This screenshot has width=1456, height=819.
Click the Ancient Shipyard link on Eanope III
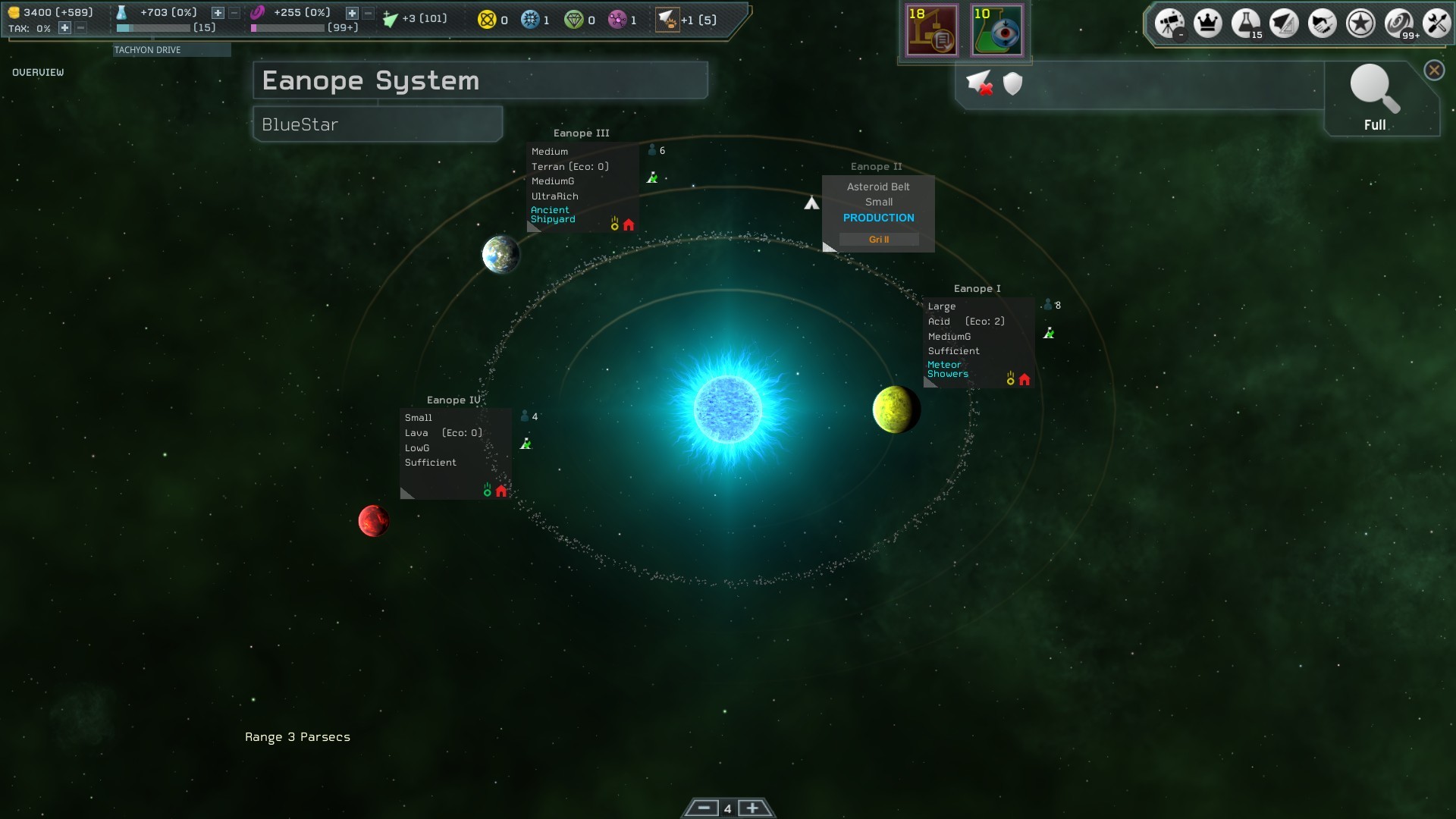click(x=554, y=215)
